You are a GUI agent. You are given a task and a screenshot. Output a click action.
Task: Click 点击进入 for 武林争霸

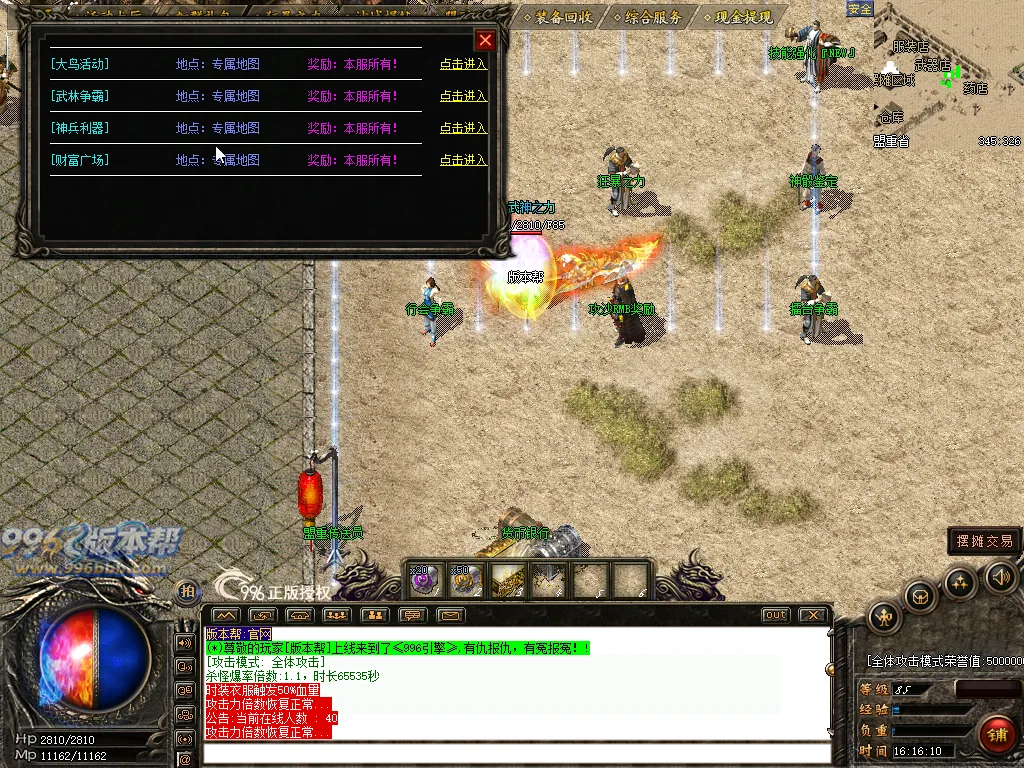(x=463, y=96)
